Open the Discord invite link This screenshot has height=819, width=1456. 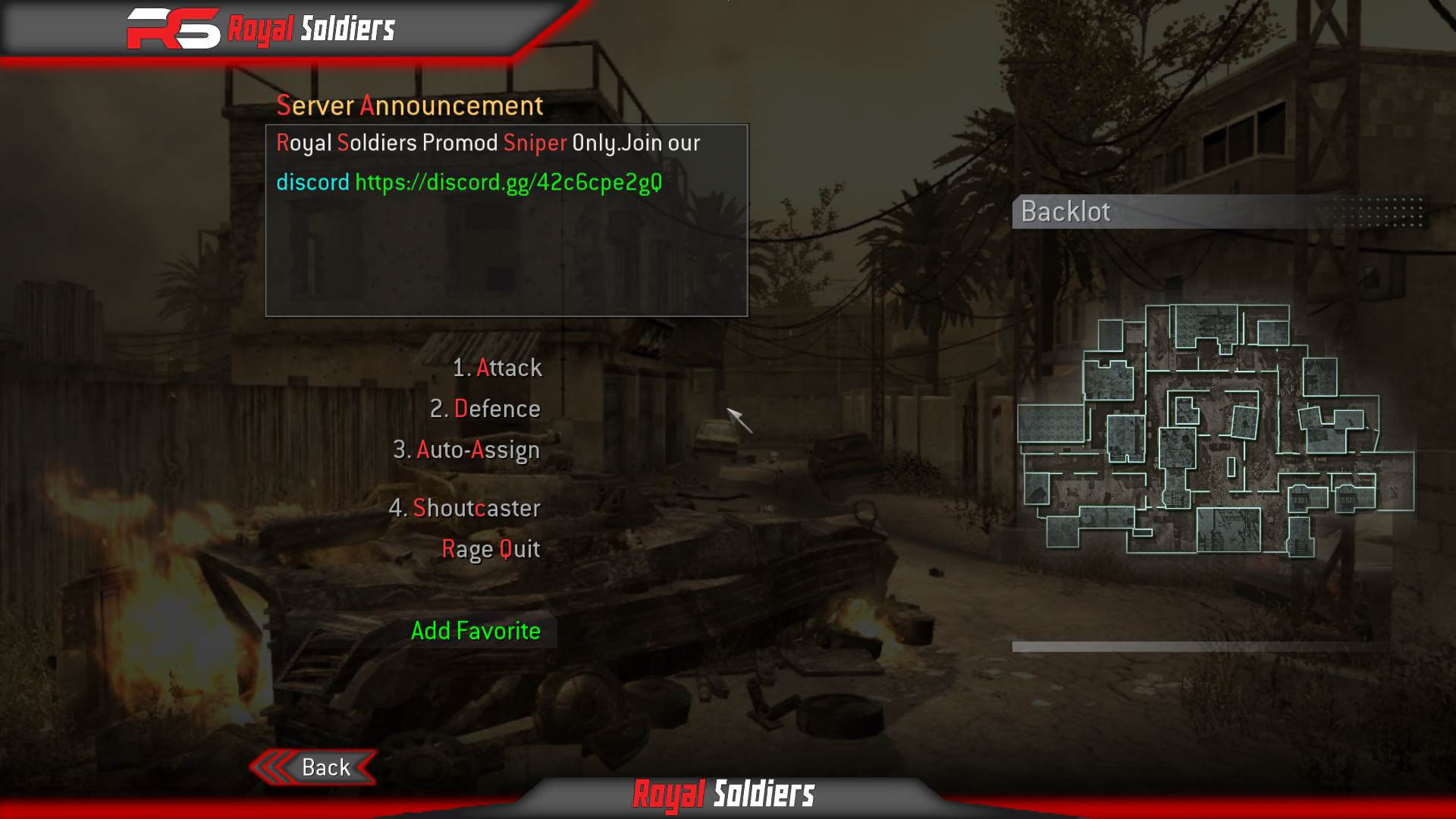[508, 181]
